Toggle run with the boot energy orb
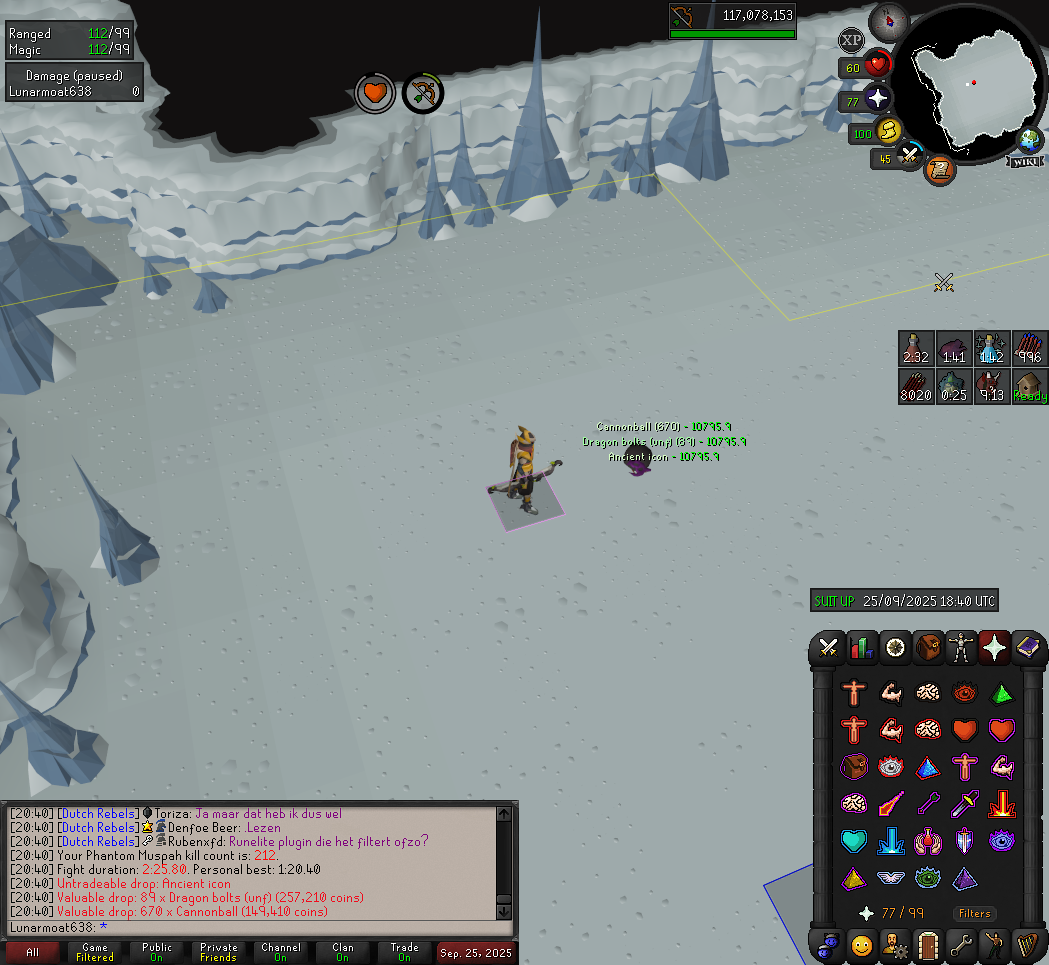 [886, 131]
